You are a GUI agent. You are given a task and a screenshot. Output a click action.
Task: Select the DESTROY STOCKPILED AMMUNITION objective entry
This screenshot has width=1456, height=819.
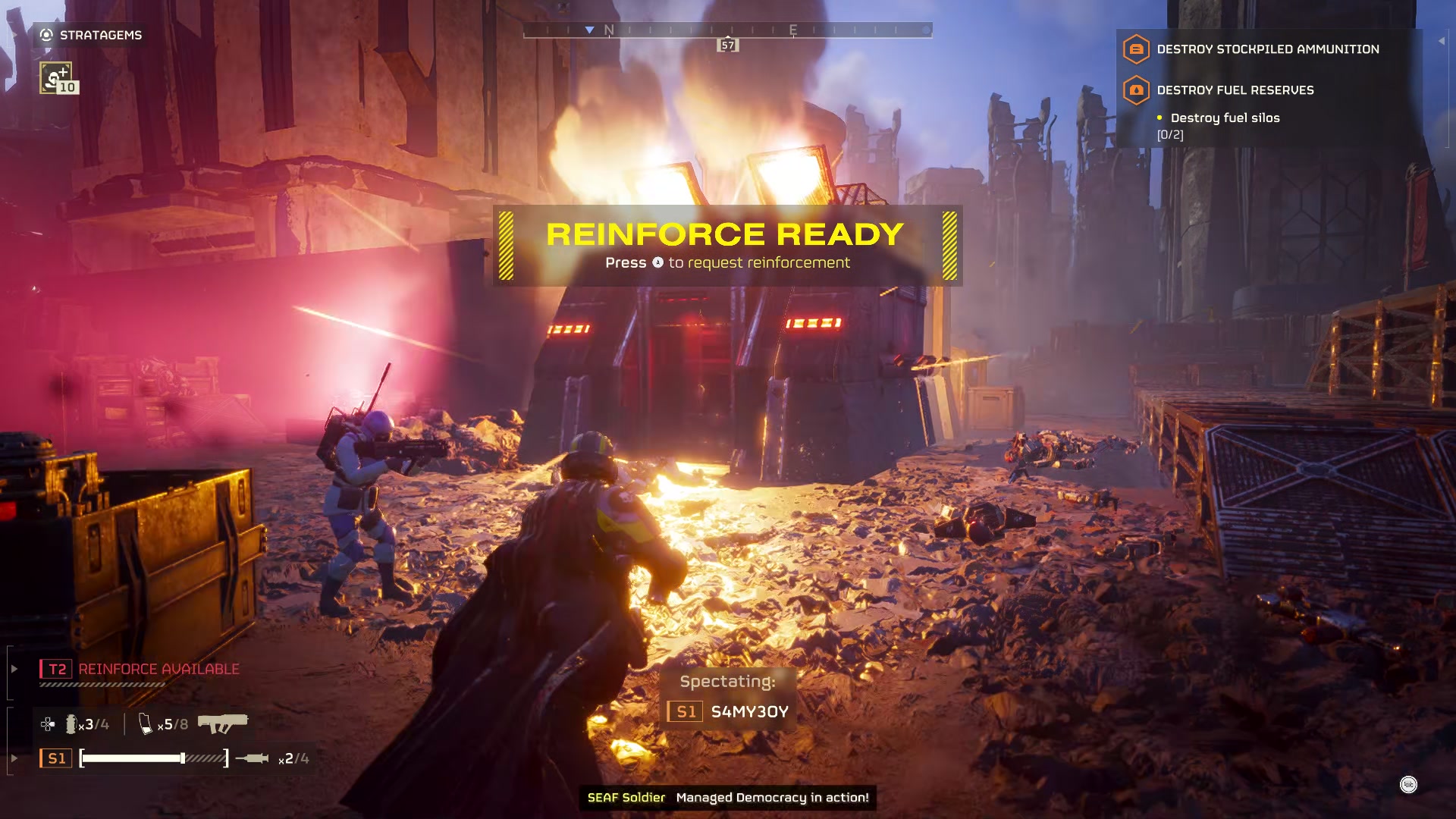tap(1268, 49)
